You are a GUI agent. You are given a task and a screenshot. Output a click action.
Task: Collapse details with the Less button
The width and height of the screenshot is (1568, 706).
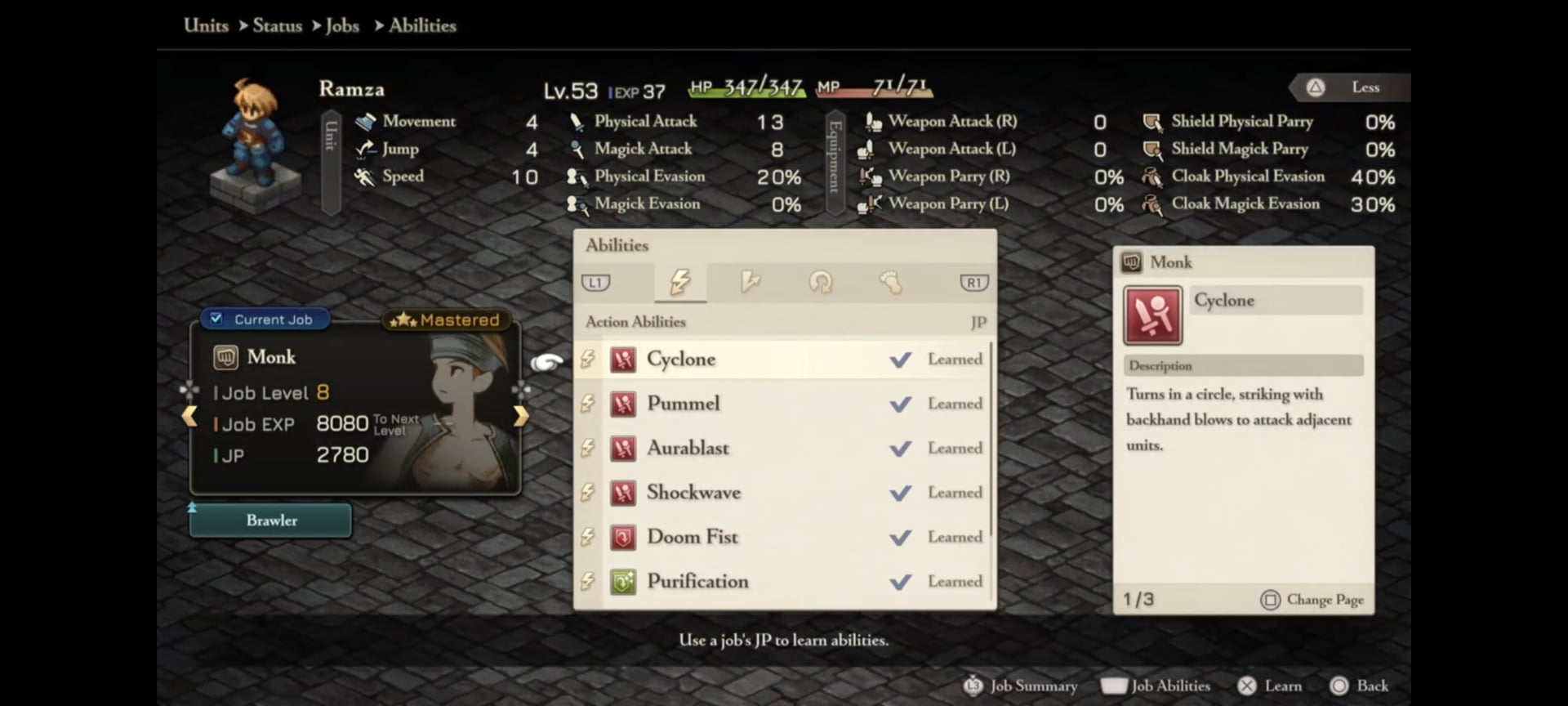tap(1348, 87)
